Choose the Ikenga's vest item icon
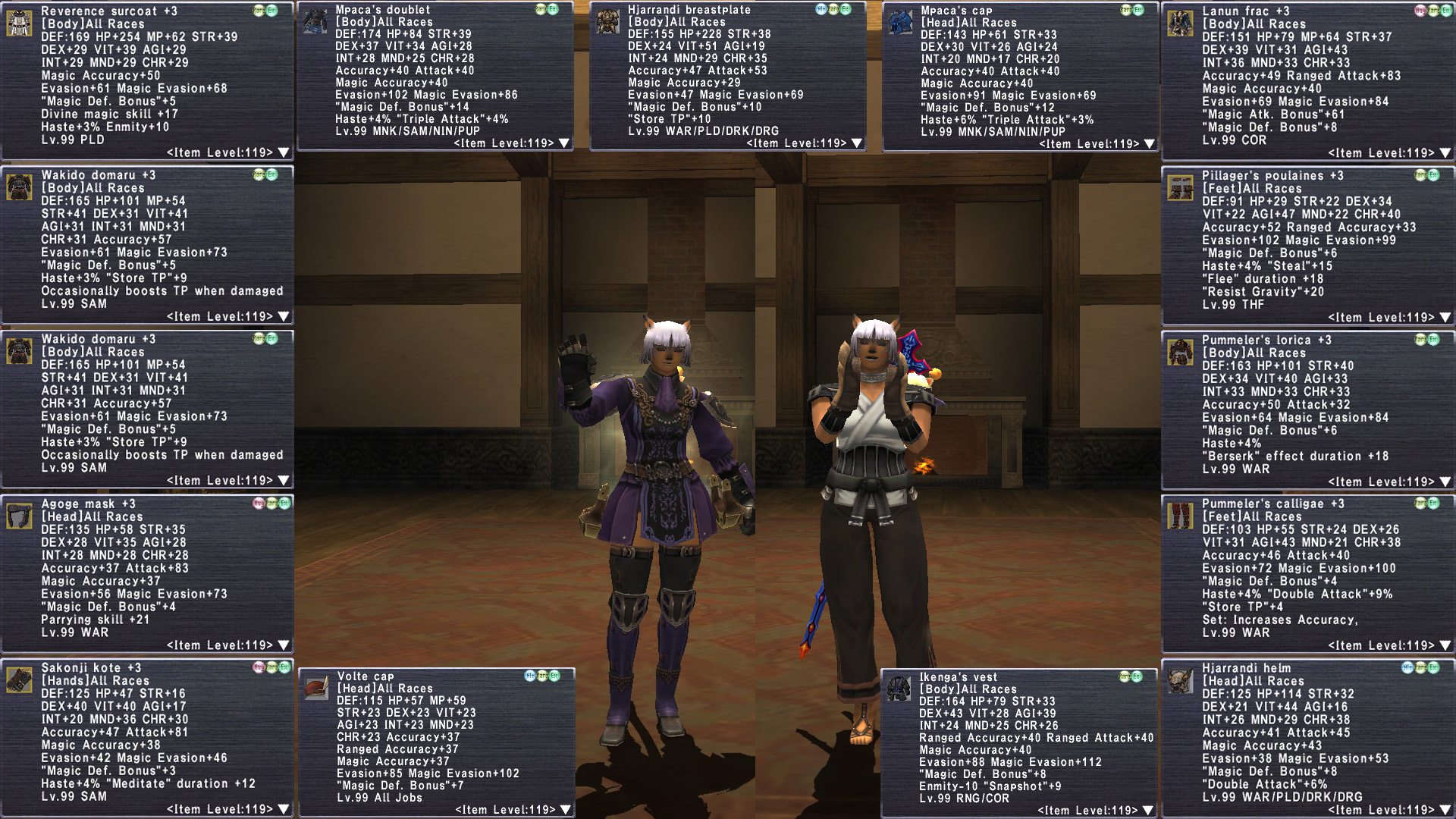 point(899,689)
